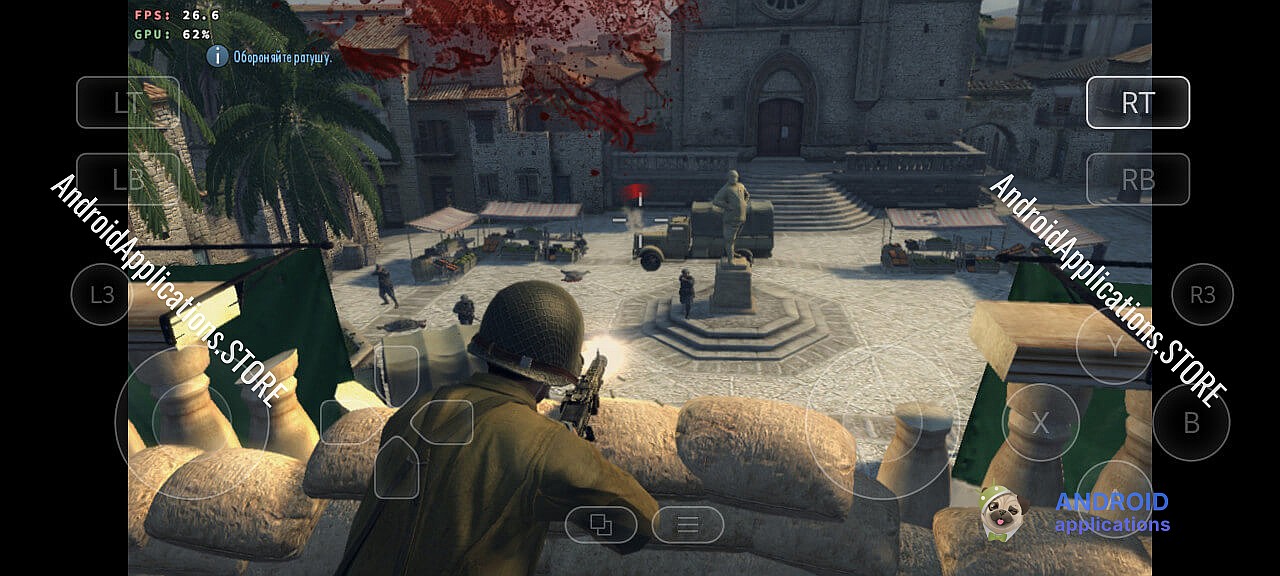
Task: Click the R3 stick button
Action: 1202,294
